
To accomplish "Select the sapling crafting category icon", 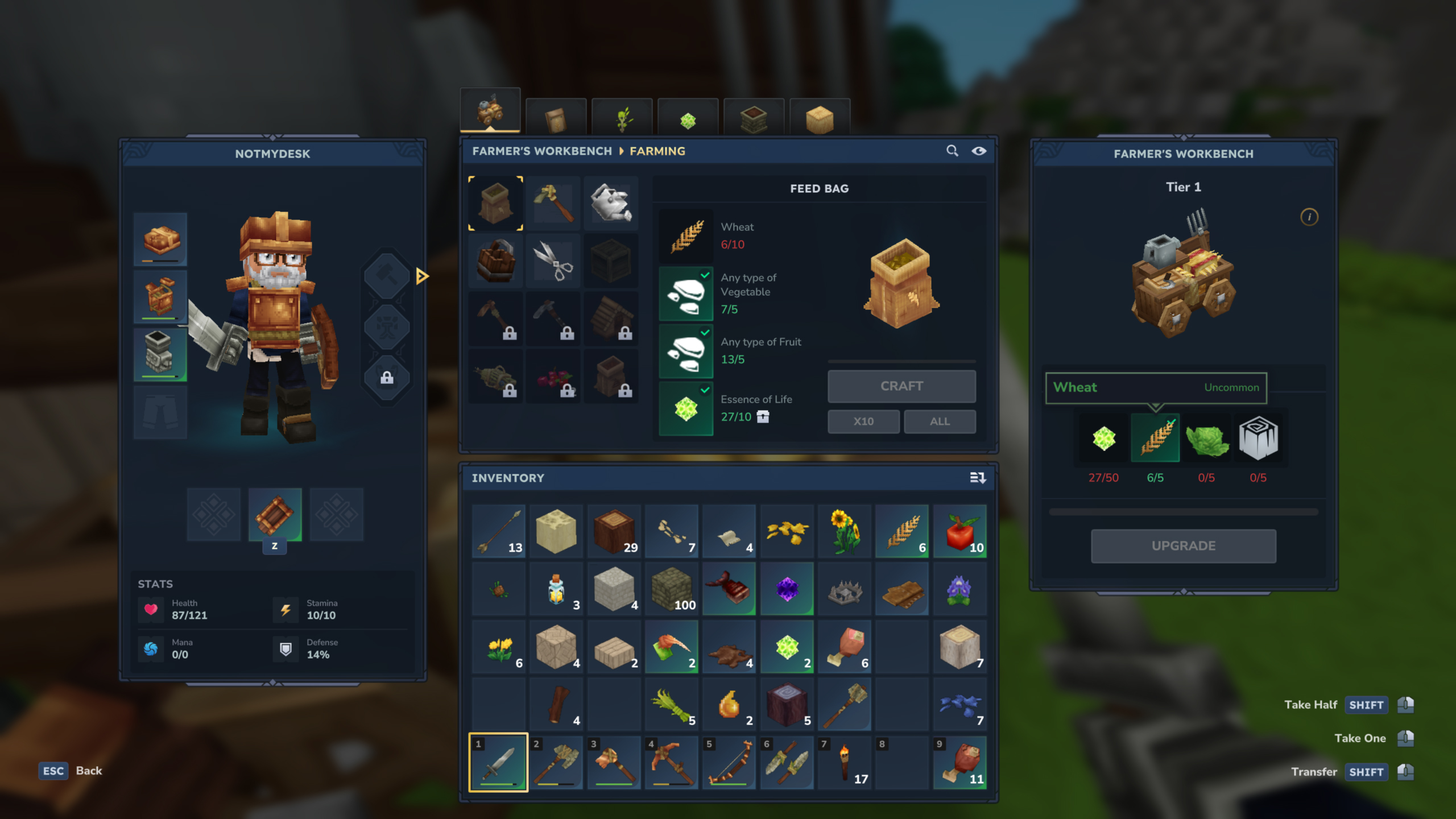I will pyautogui.click(x=622, y=117).
